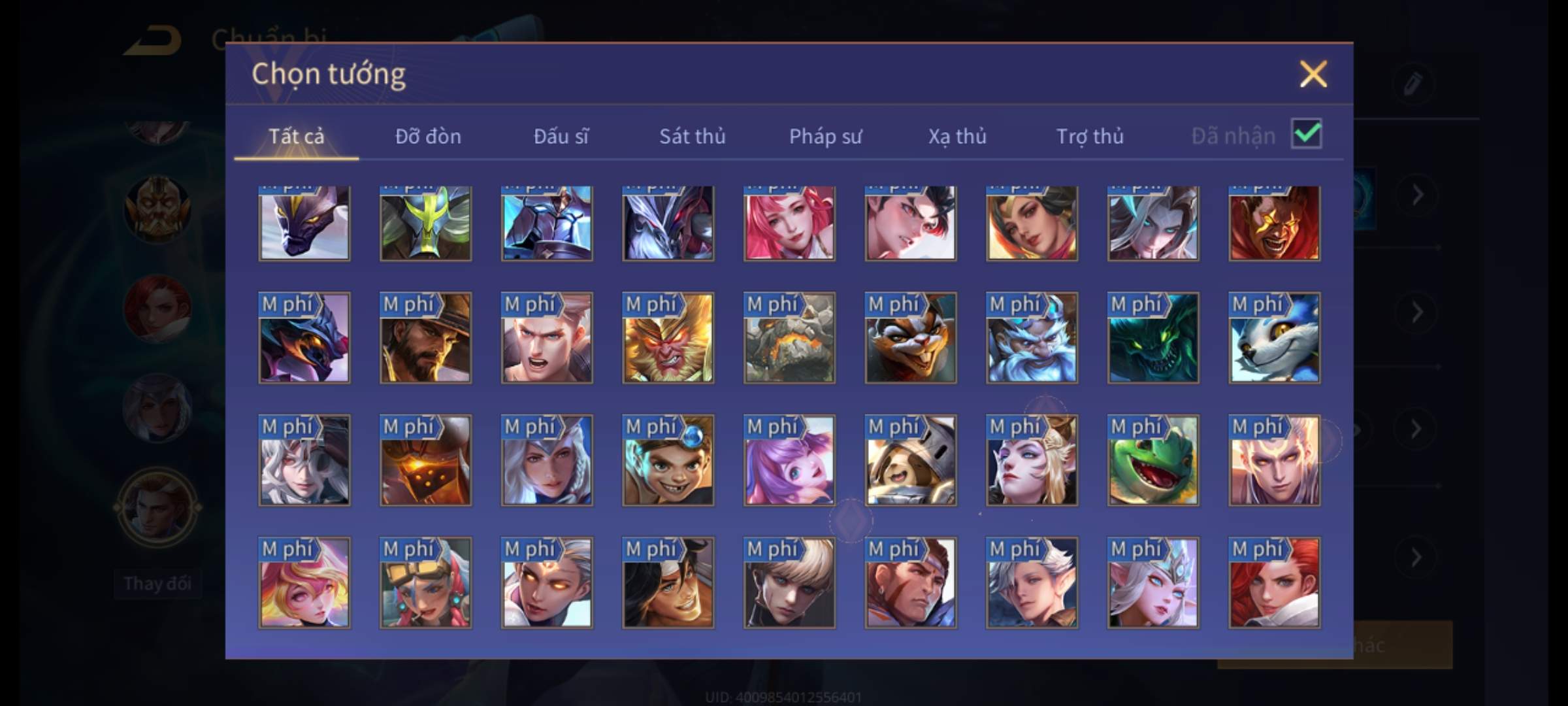Select the grinning orange cat hero
Image resolution: width=1568 pixels, height=706 pixels.
tap(911, 338)
